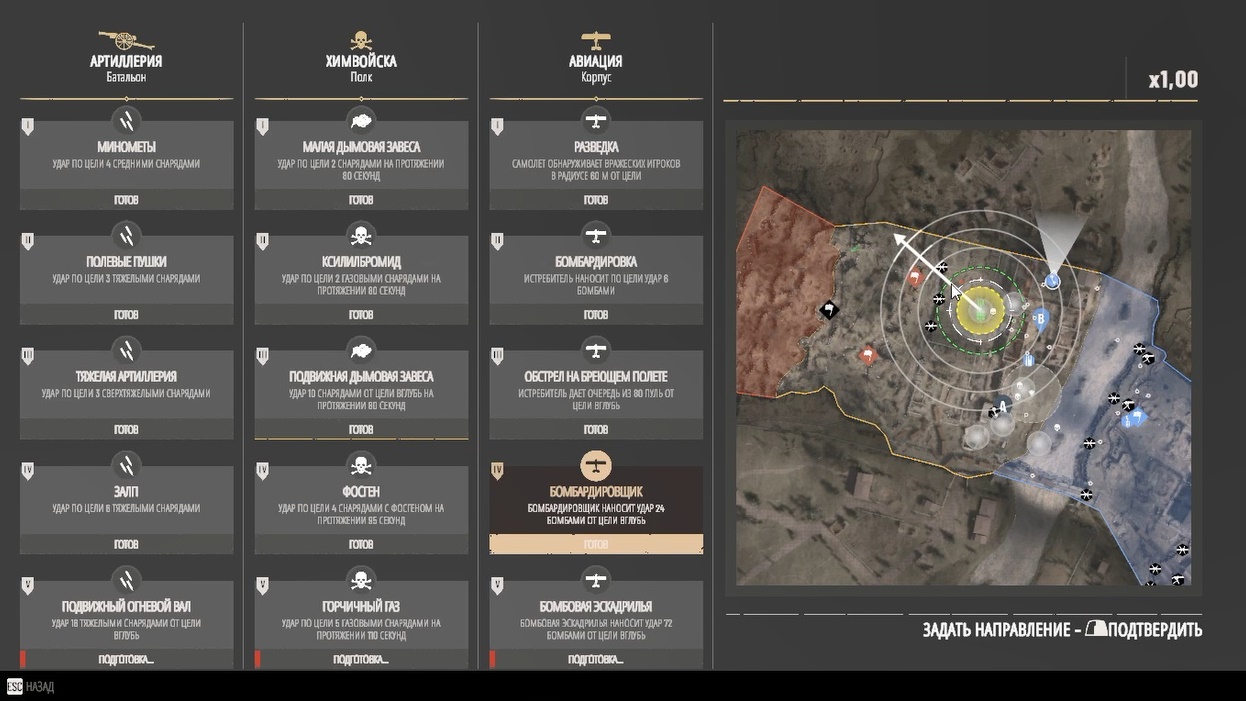Viewport: 1246px width, 701px height.
Task: Select the Фосген gas attack
Action: click(x=361, y=502)
